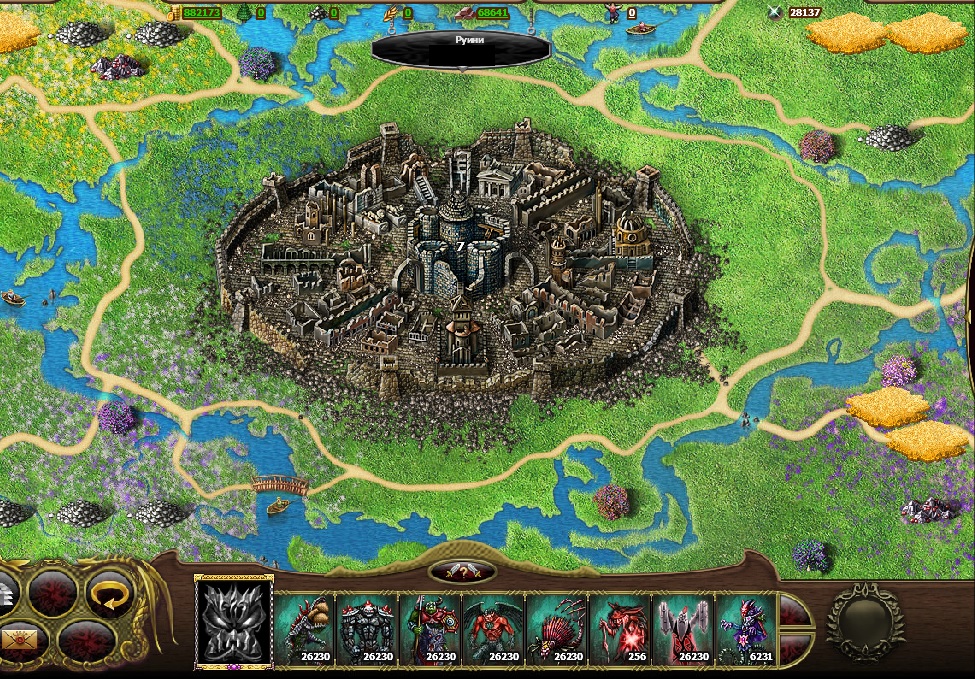Click the crossed swords power icon
Viewport: 975px width, 679px height.
tap(773, 13)
